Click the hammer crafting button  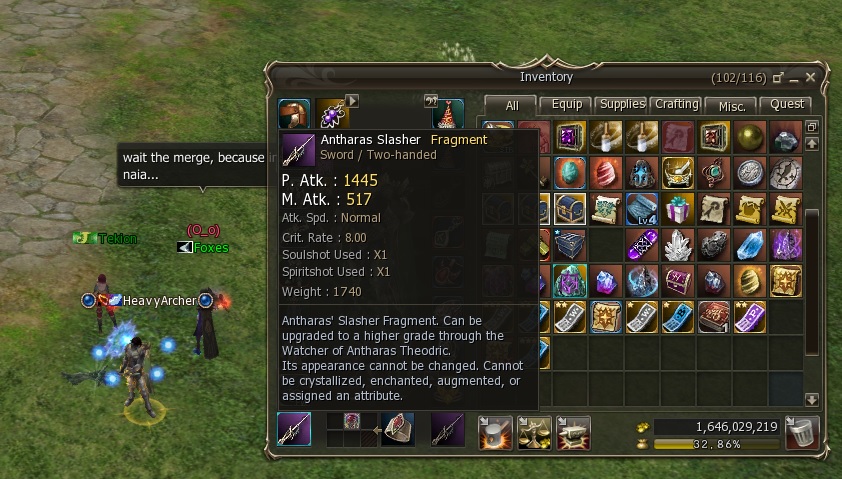(x=495, y=431)
